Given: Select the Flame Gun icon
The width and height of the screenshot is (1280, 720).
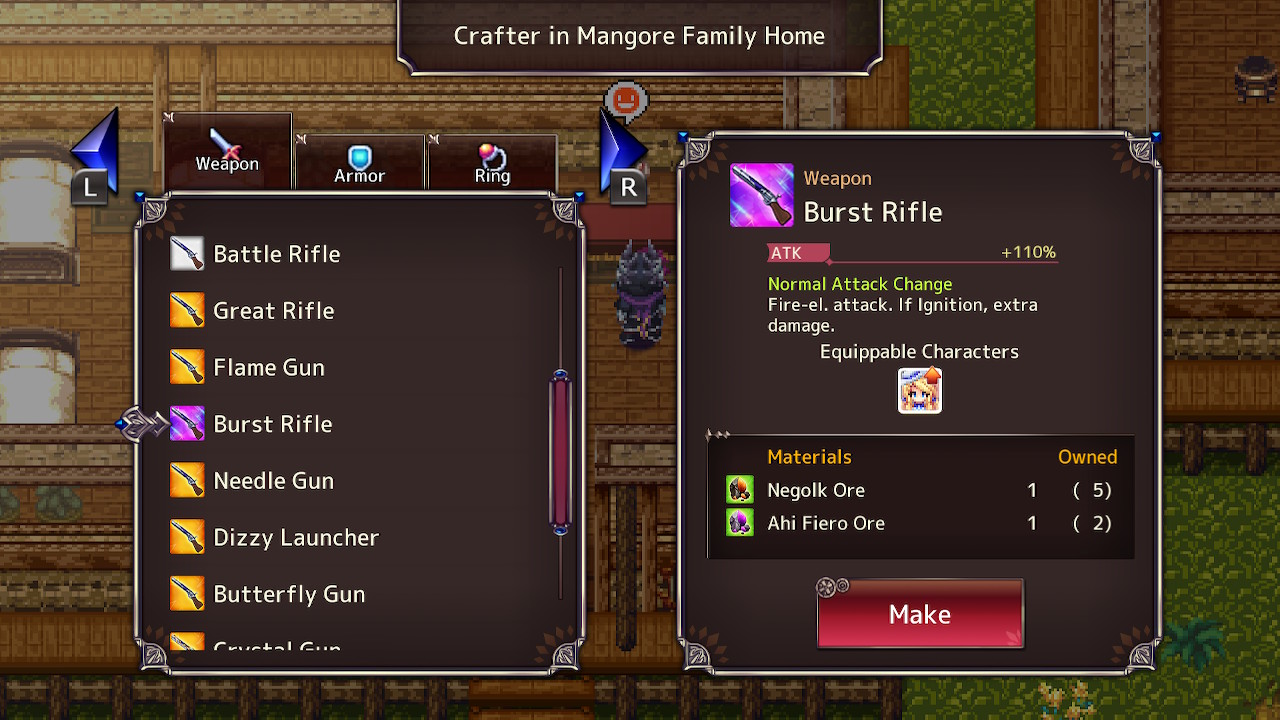Looking at the screenshot, I should 185,367.
